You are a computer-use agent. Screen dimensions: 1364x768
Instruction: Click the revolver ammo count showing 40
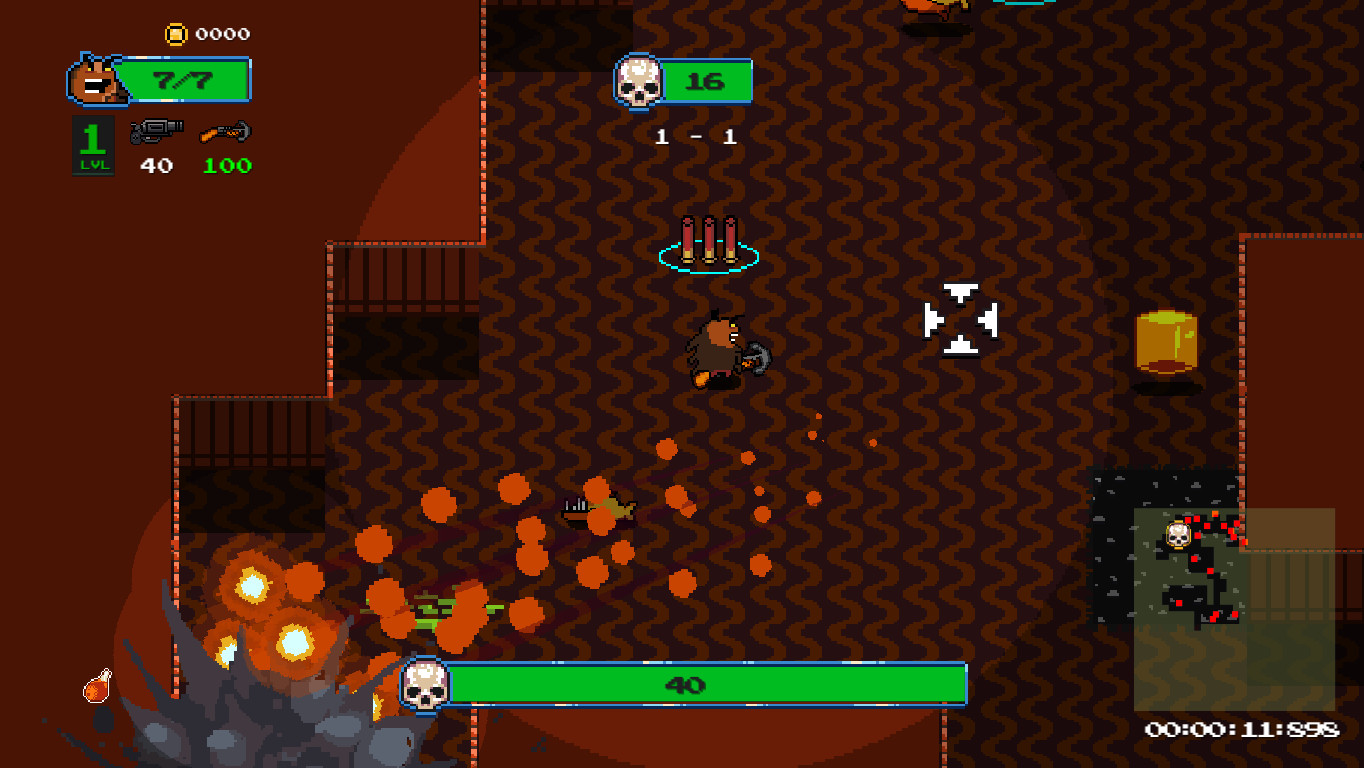tap(155, 167)
